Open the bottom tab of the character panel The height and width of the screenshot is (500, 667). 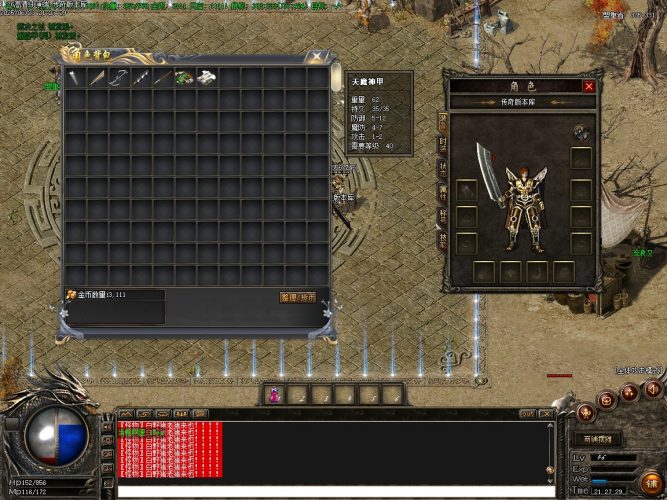(442, 241)
